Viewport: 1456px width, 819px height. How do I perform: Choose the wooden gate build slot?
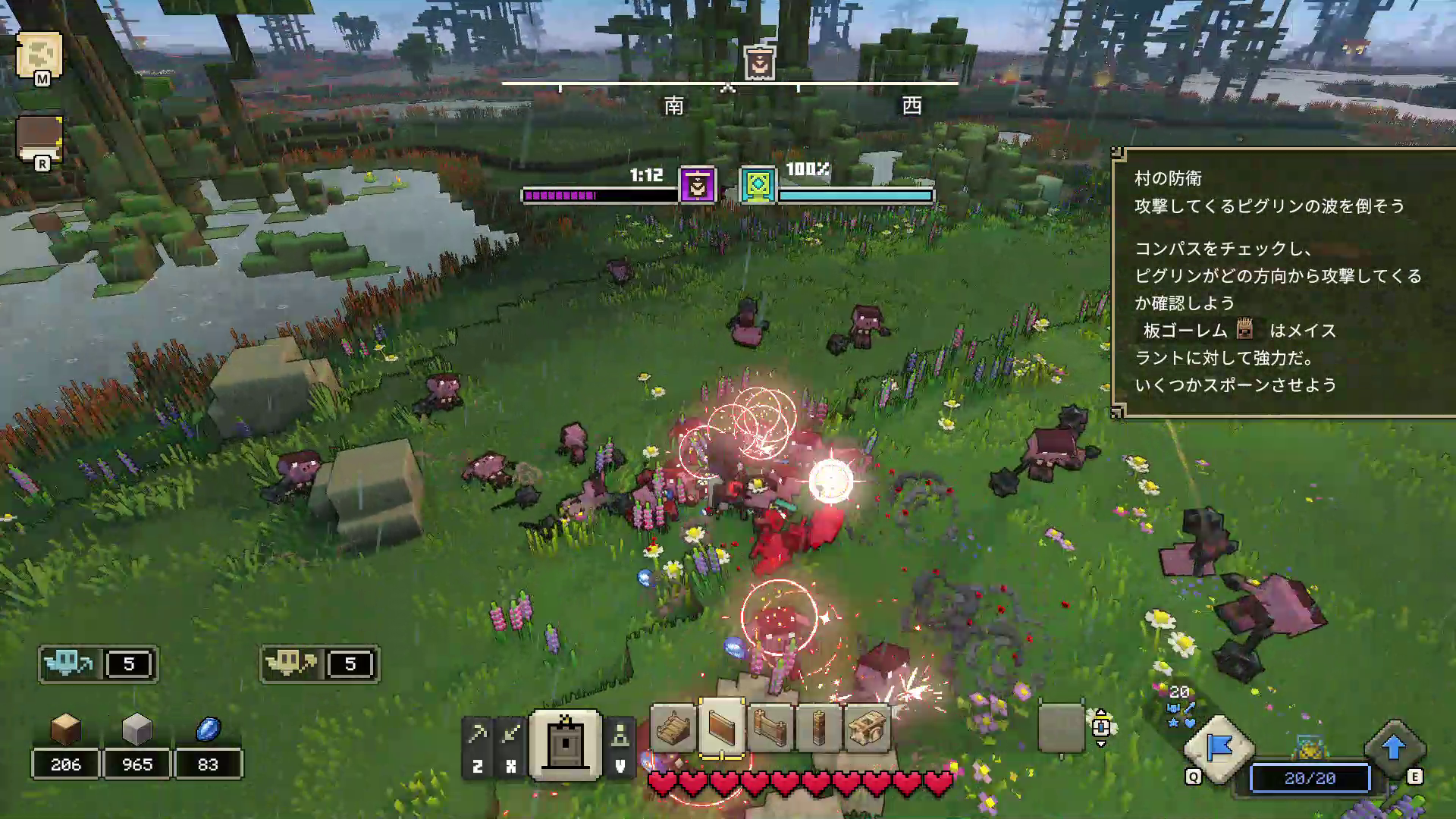click(x=770, y=728)
